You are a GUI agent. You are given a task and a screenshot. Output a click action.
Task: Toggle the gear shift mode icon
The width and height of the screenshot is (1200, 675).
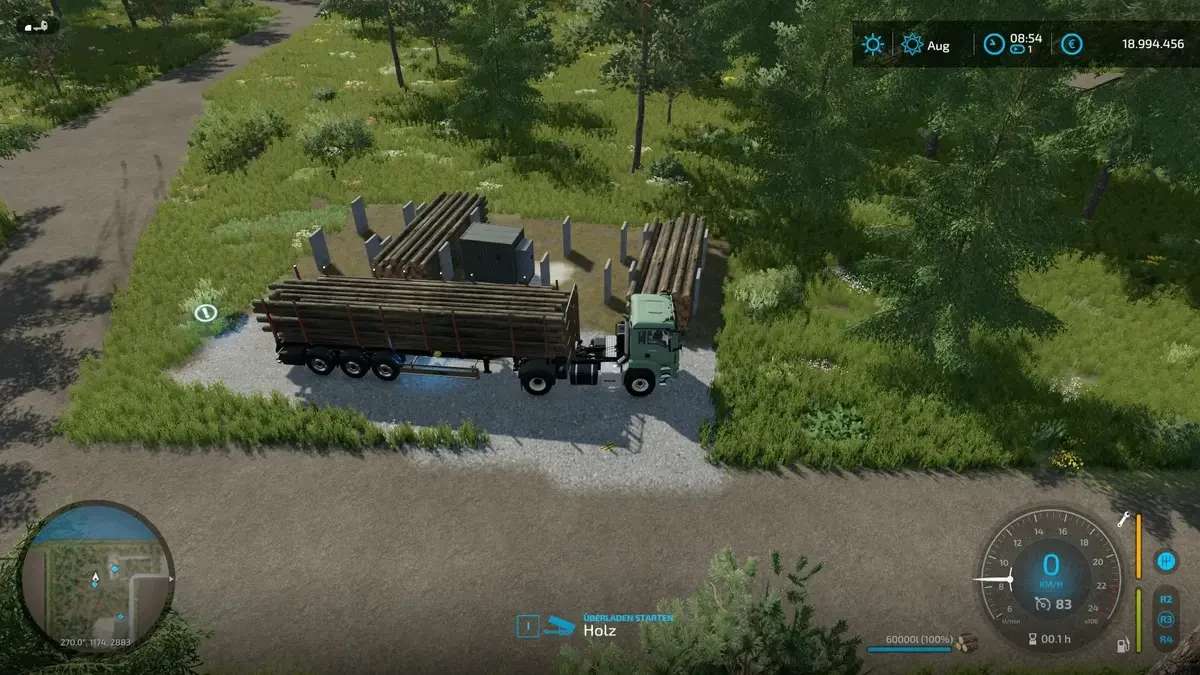coord(1164,560)
